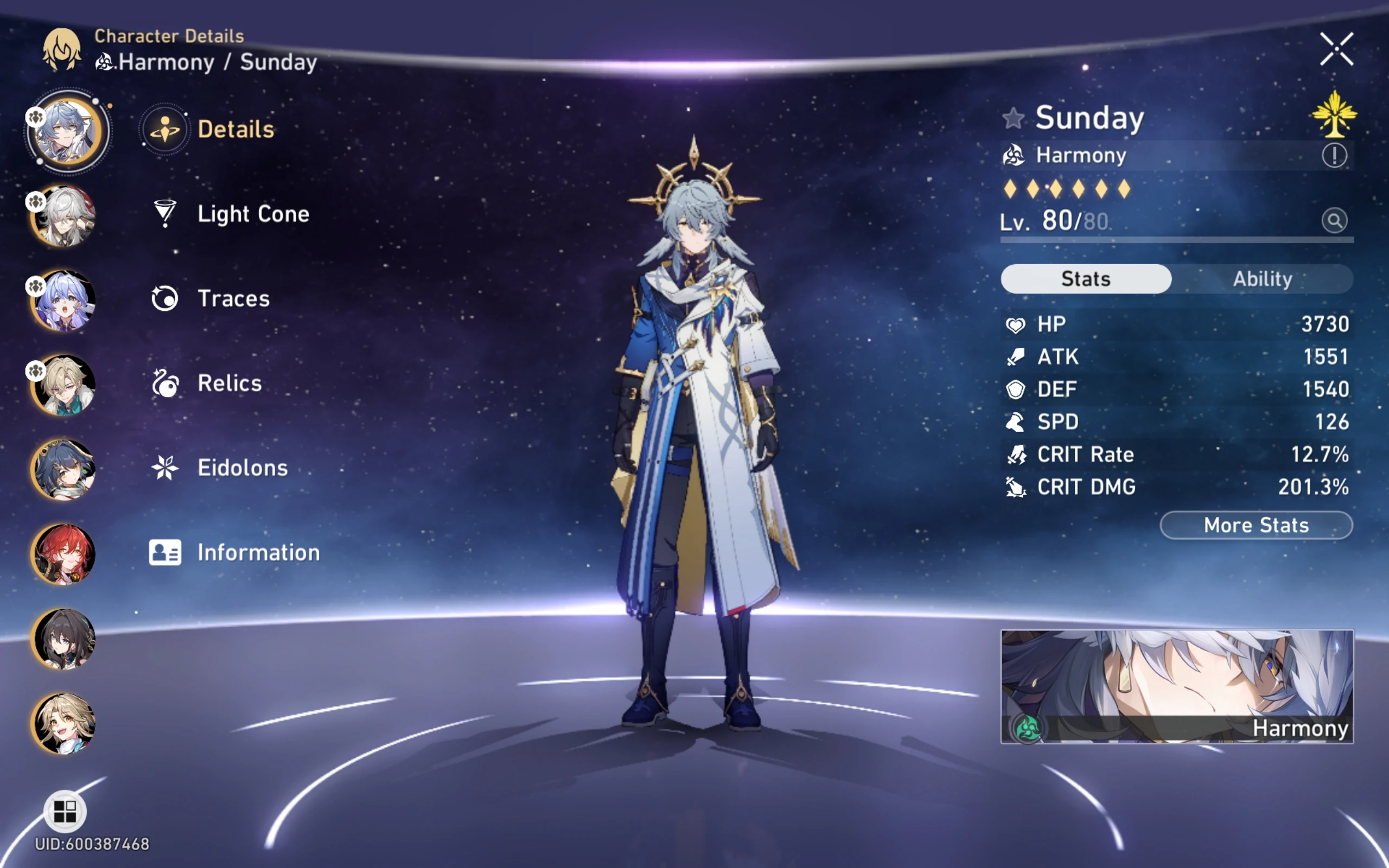Toggle the star favorite next to Sunday
The height and width of the screenshot is (868, 1389).
tap(1015, 119)
